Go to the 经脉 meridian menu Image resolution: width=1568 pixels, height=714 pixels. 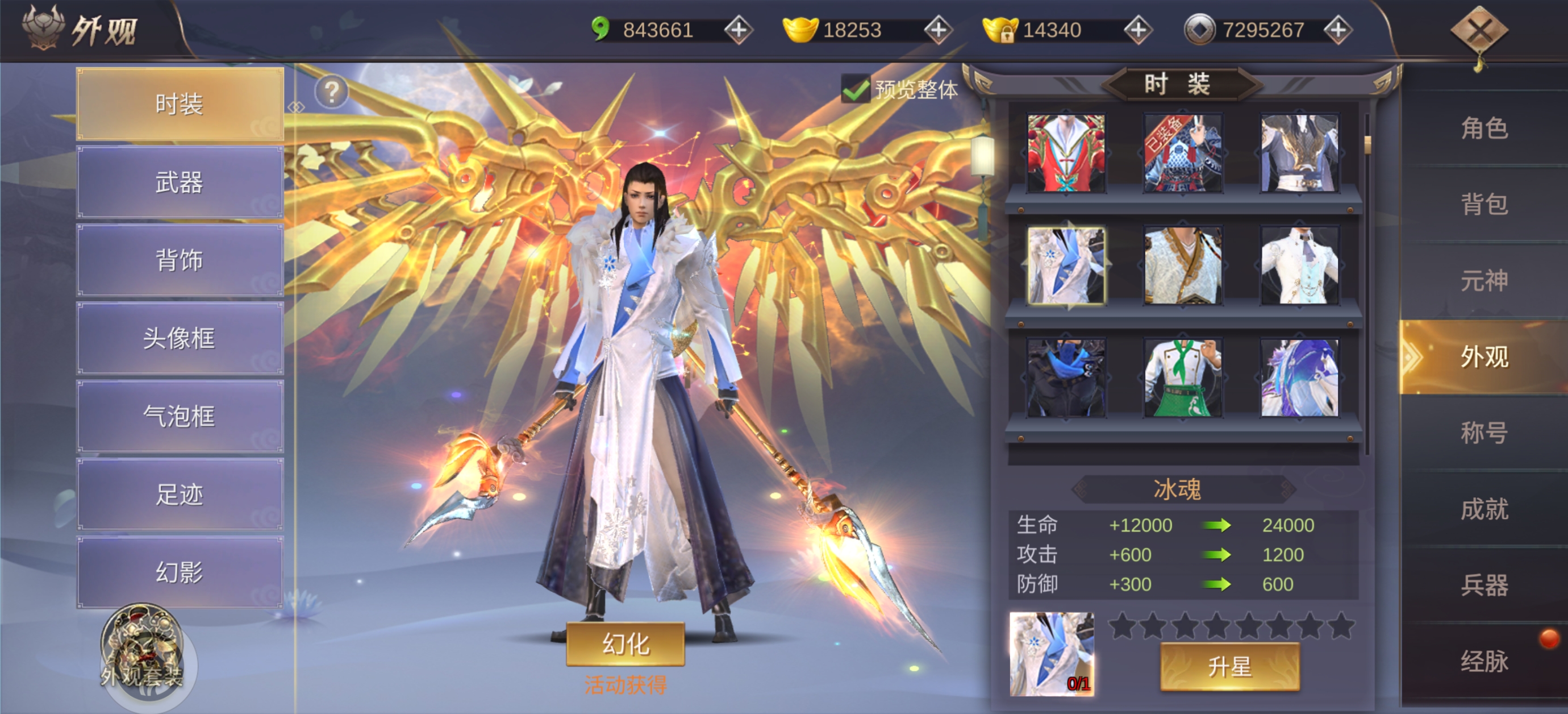pyautogui.click(x=1484, y=661)
